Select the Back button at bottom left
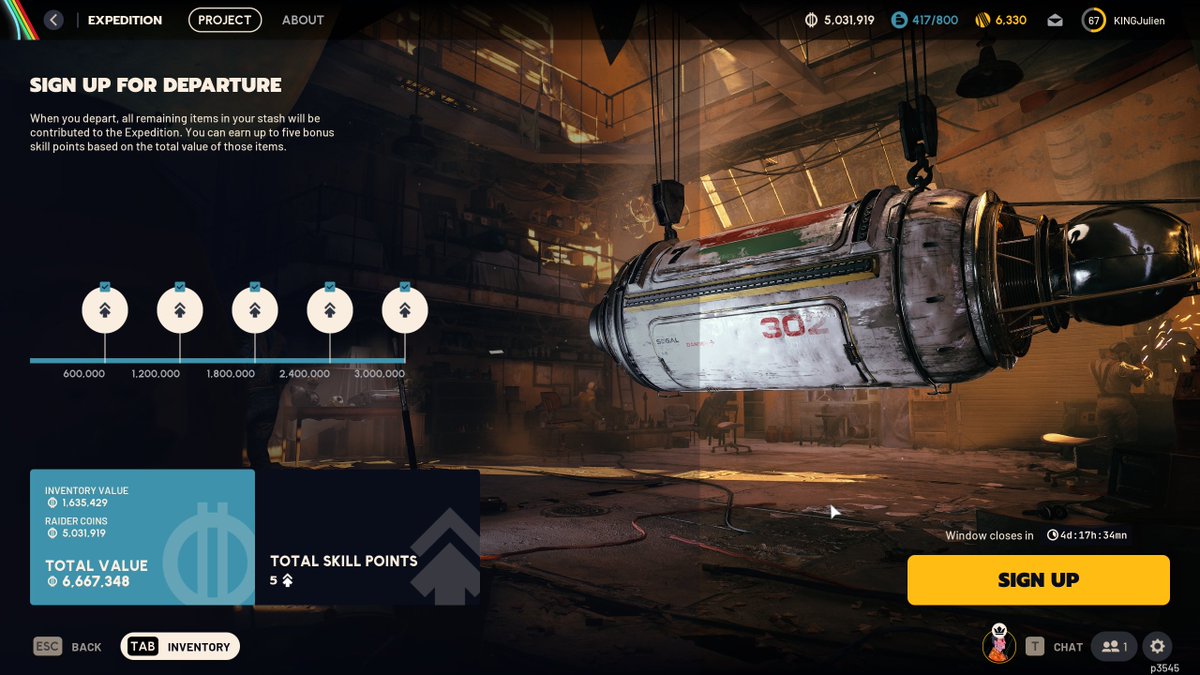 (68, 647)
